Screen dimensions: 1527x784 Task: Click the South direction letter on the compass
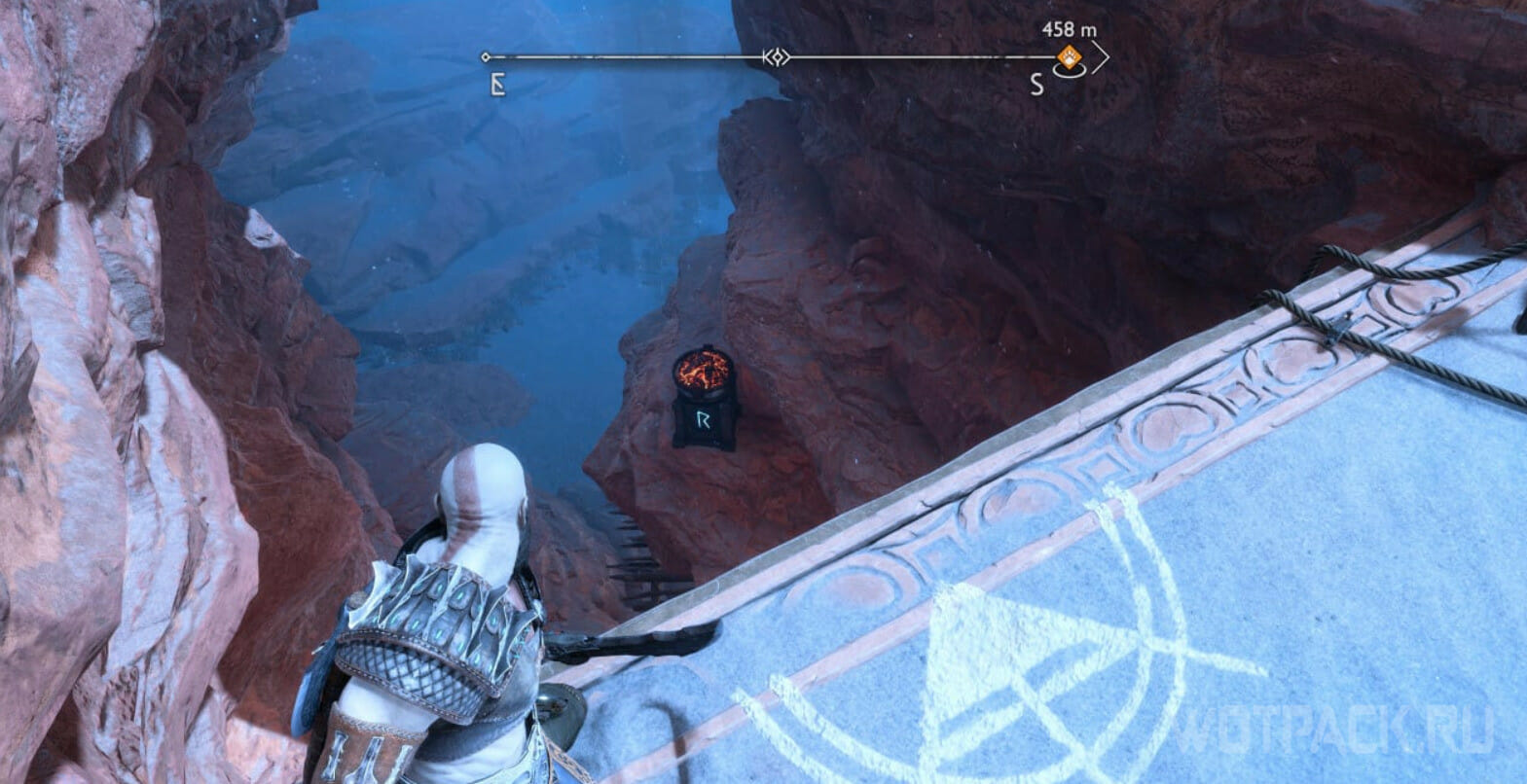pyautogui.click(x=1036, y=86)
